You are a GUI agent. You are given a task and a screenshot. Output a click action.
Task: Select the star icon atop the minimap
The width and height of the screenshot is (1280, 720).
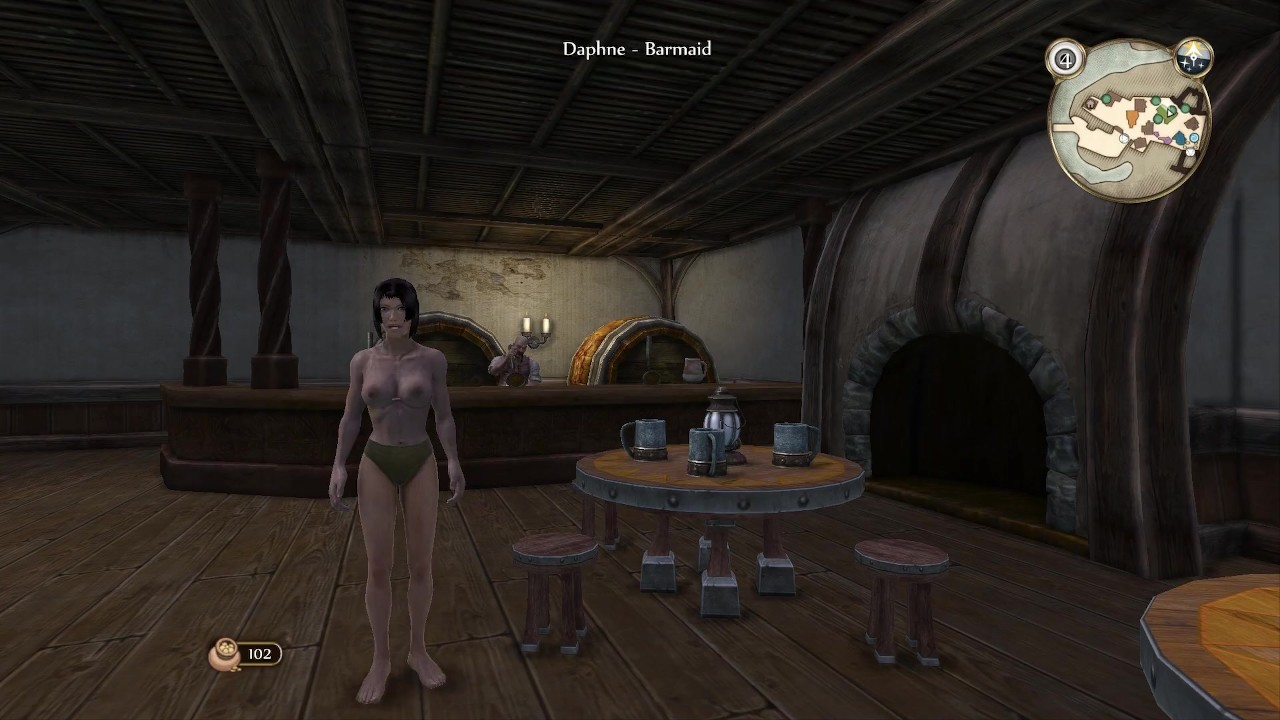click(1193, 57)
